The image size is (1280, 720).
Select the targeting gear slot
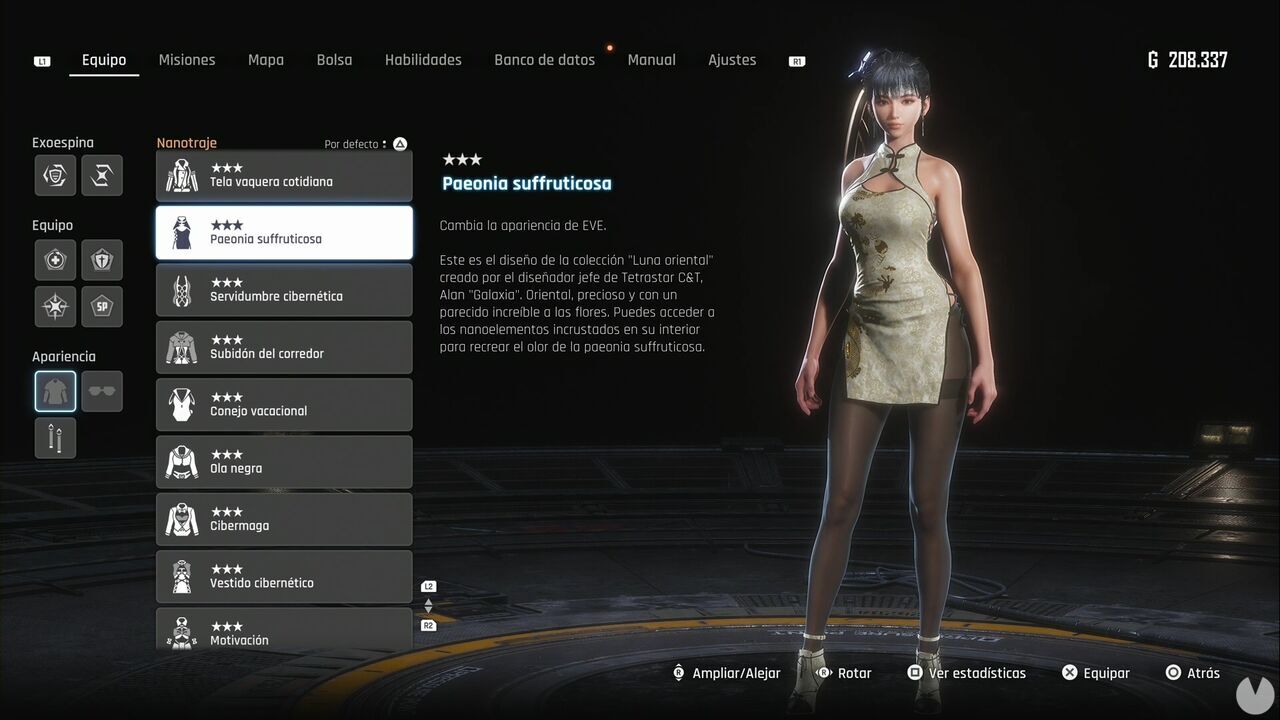coord(55,307)
